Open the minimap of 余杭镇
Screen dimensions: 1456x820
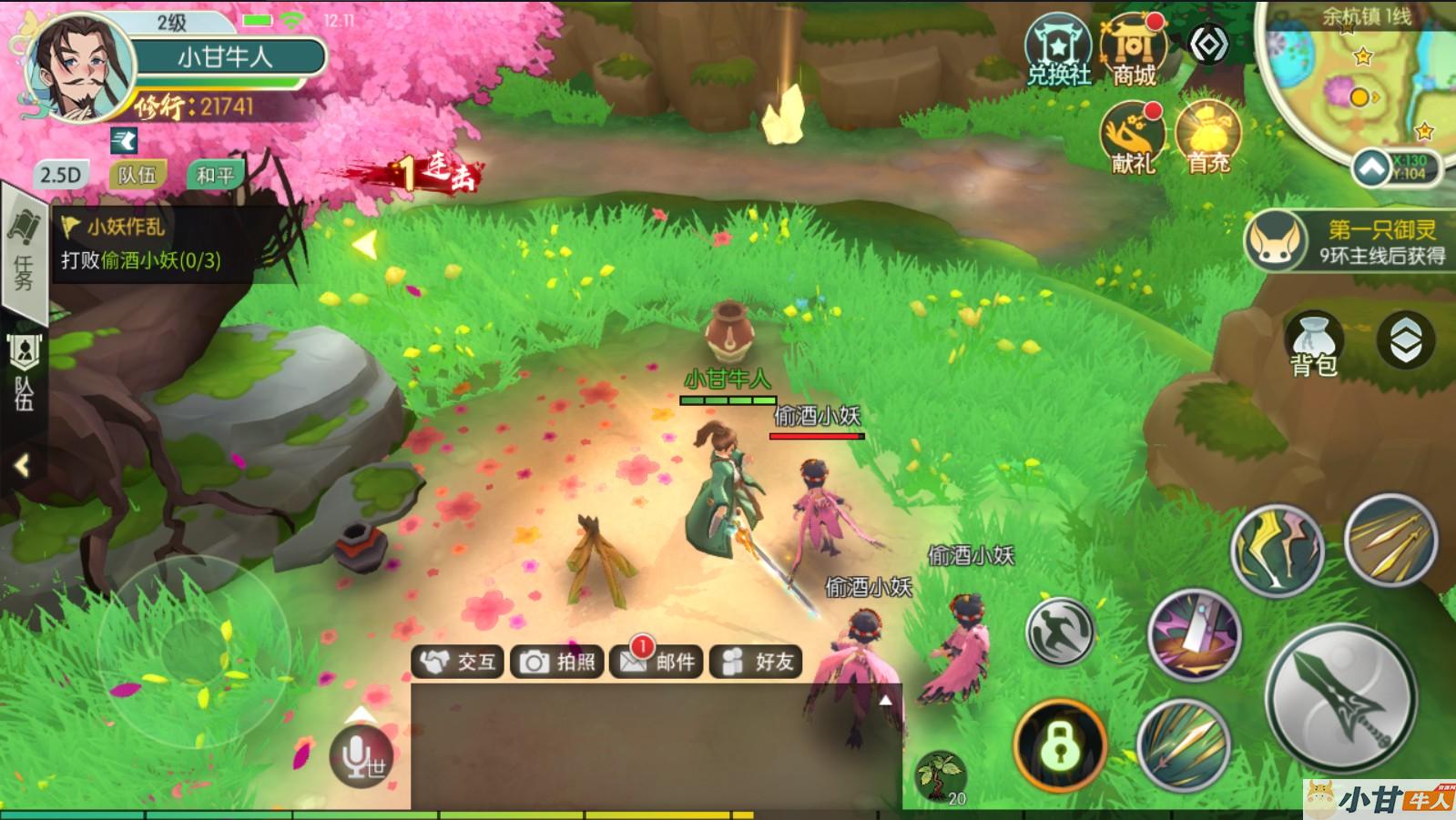click(1357, 82)
